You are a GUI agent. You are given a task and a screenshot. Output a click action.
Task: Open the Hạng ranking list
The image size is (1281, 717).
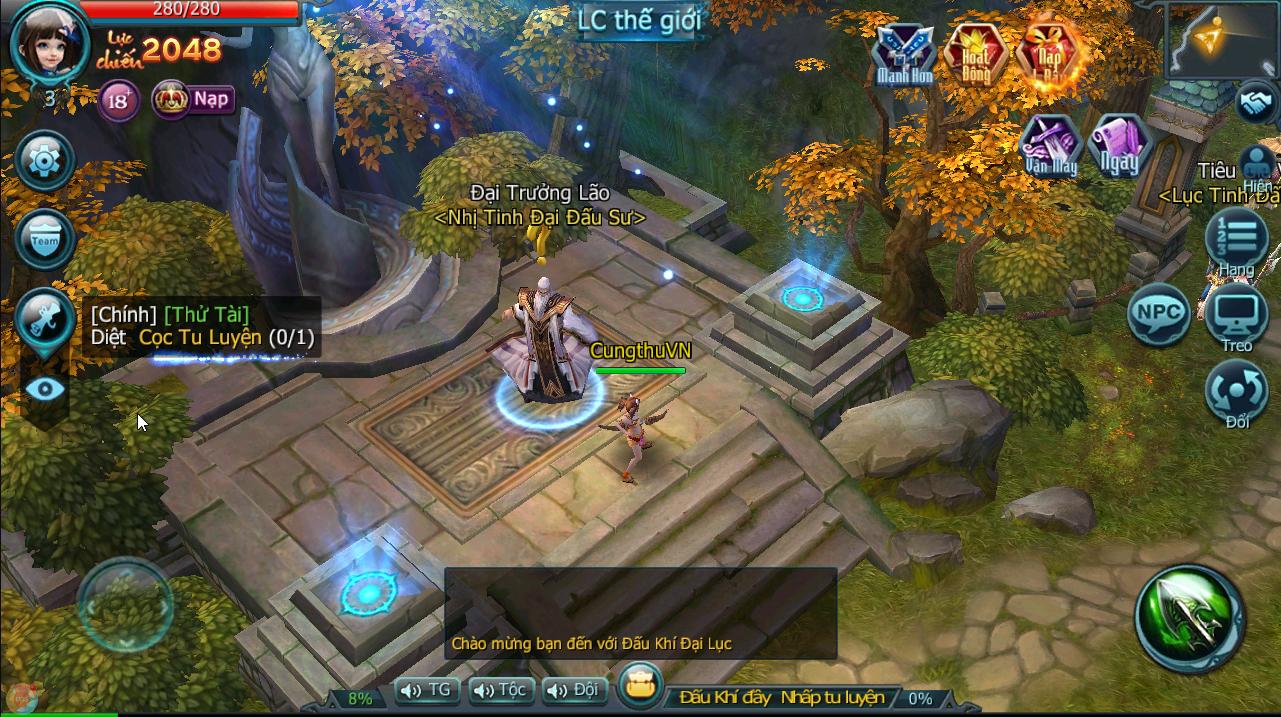point(1236,240)
